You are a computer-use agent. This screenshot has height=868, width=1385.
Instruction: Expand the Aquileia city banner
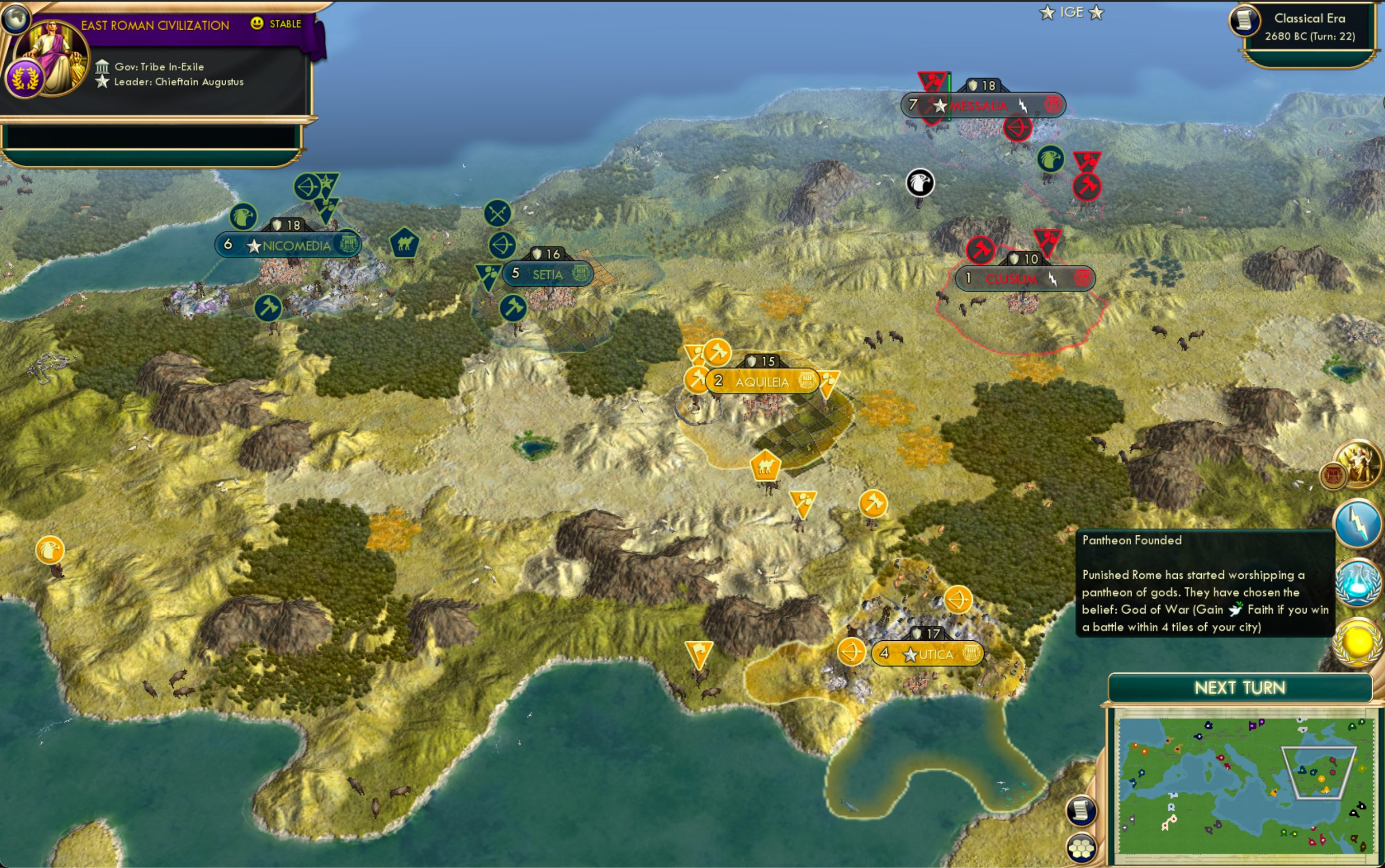pyautogui.click(x=763, y=382)
